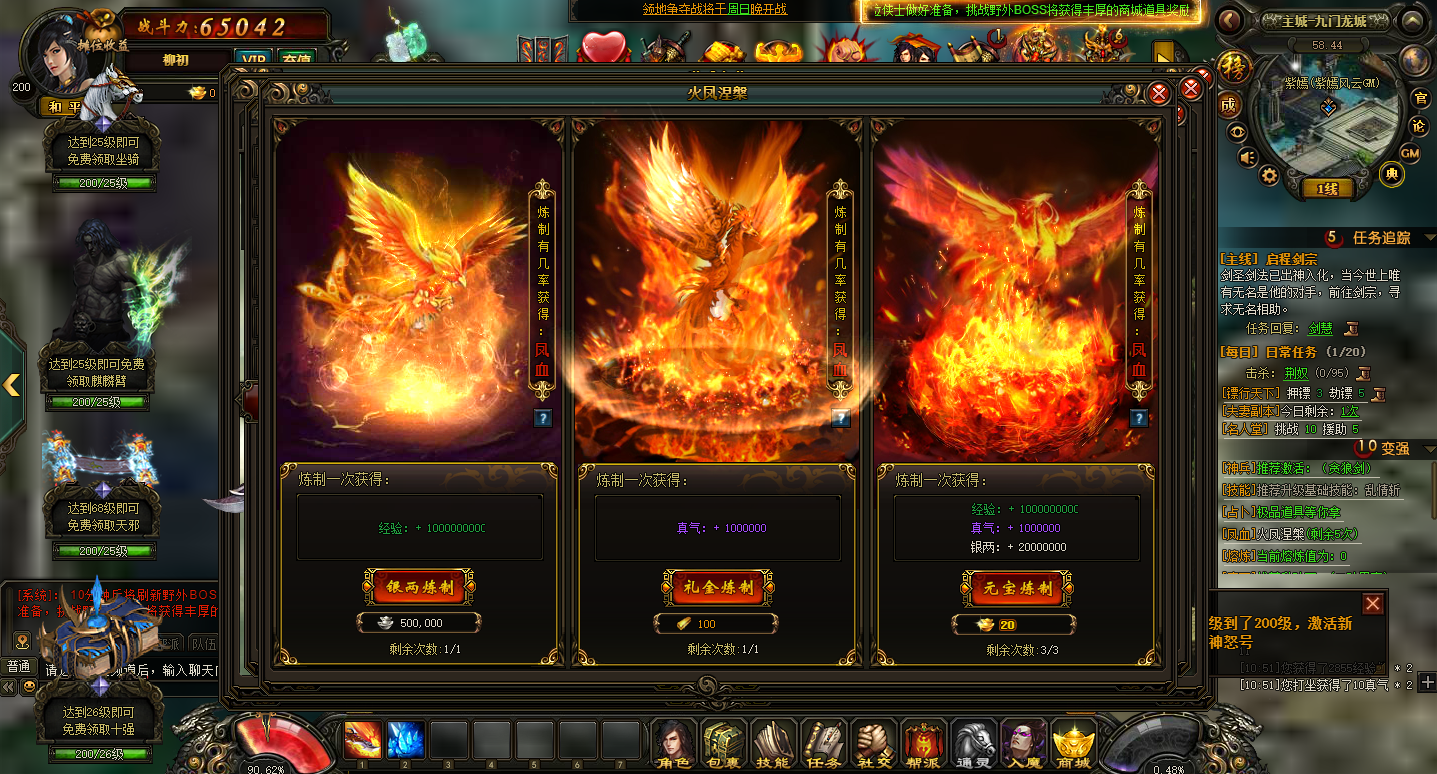Screen dimensions: 1437x774
Task: Activate the fire dragon skill in hotbar
Action: 361,740
